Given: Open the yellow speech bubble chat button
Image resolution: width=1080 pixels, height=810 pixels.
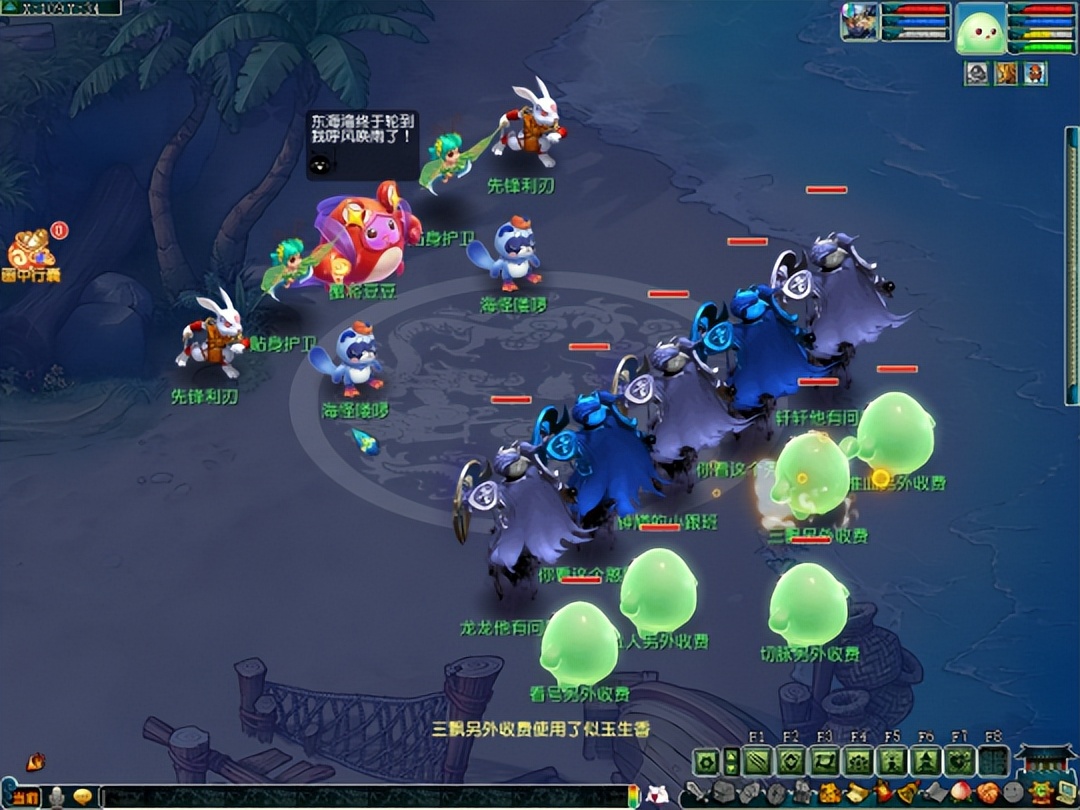Looking at the screenshot, I should (82, 797).
